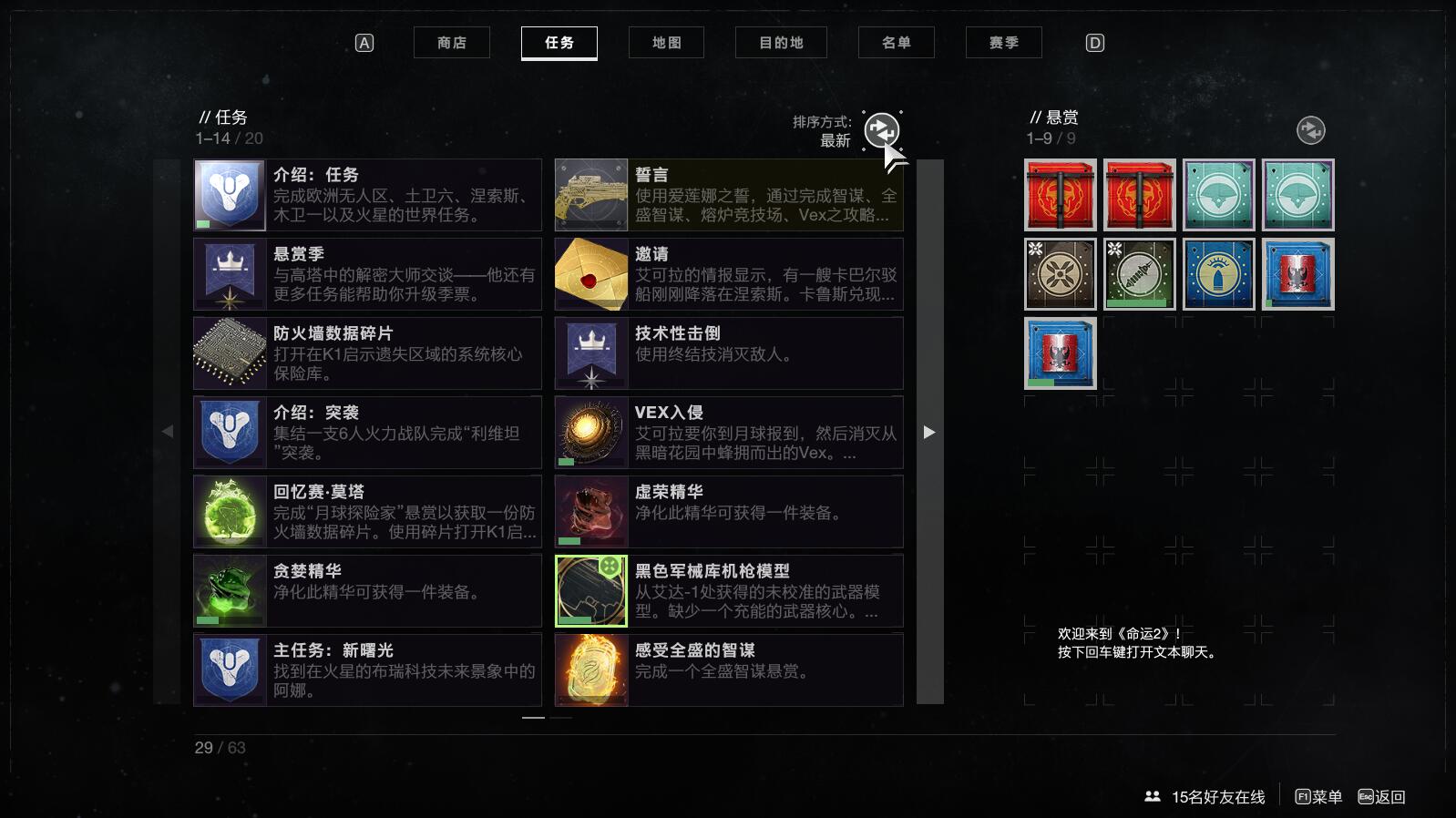Open the 誓言 weapon quest
The height and width of the screenshot is (818, 1456).
(x=729, y=195)
